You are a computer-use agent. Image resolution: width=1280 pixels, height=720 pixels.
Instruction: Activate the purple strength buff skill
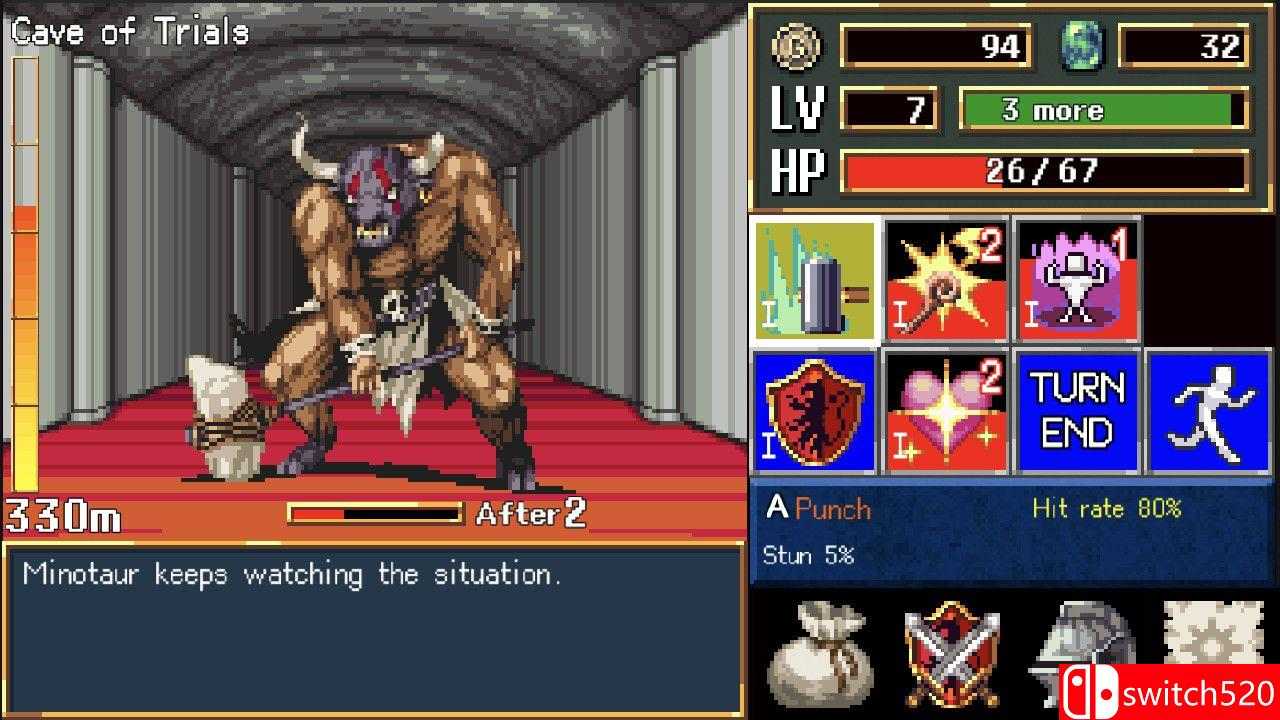coord(1078,278)
